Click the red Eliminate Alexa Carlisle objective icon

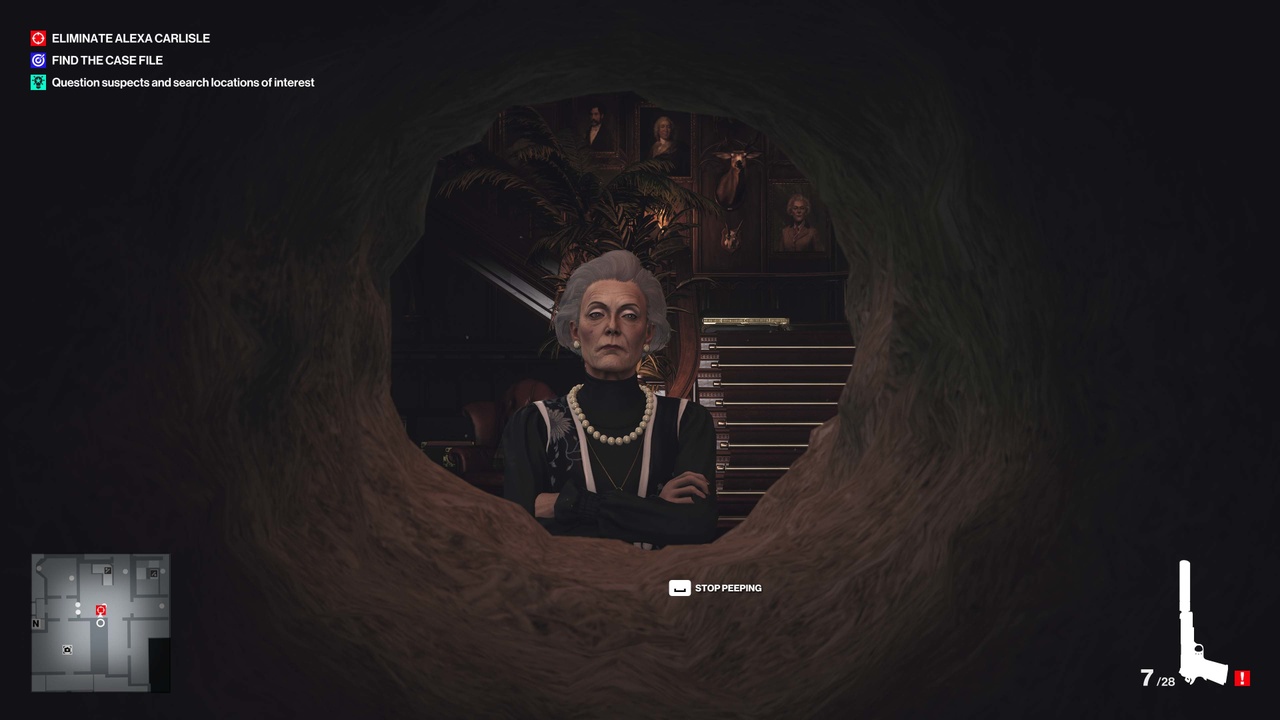pos(38,38)
